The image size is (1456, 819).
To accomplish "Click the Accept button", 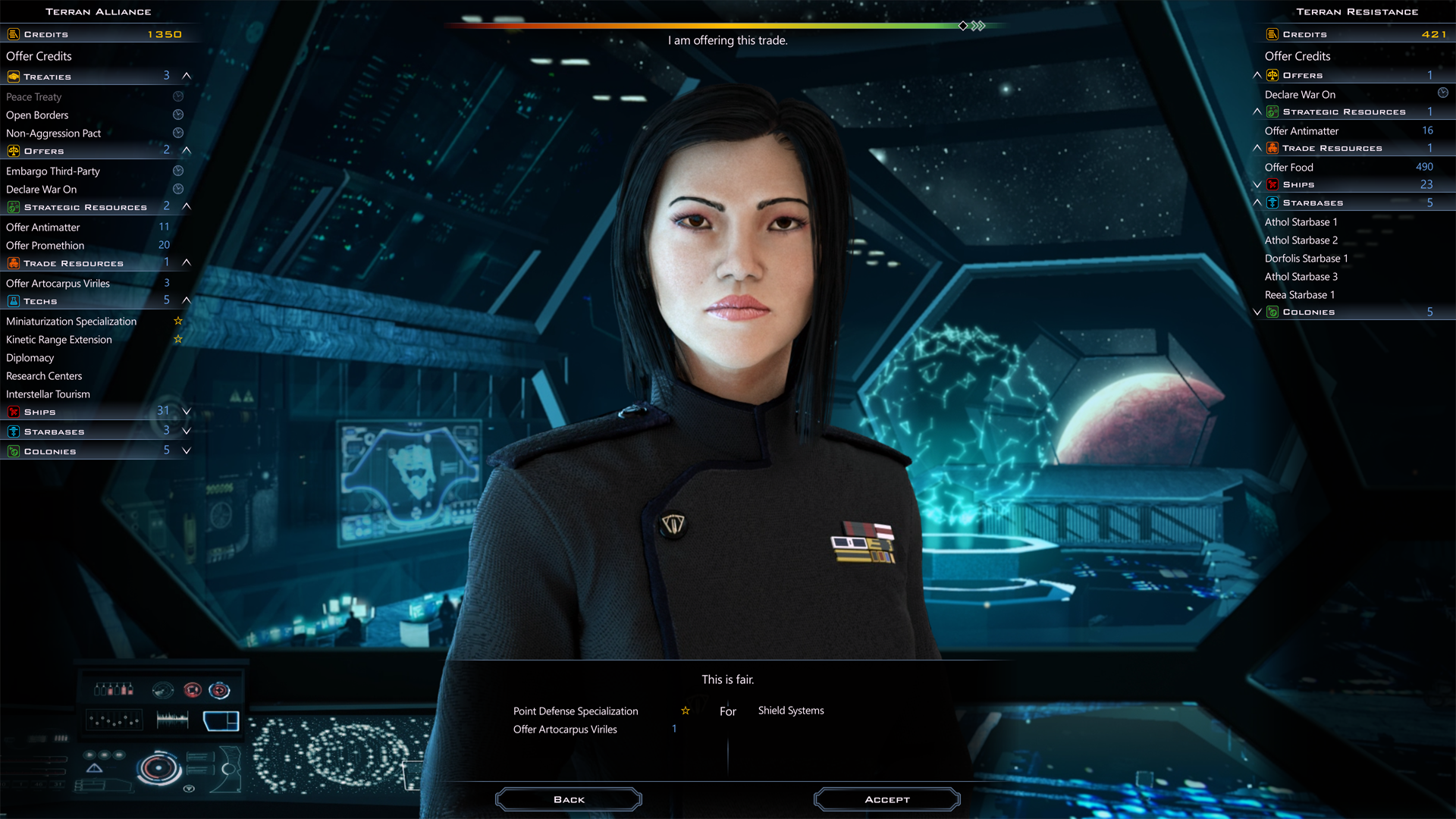I will tap(886, 799).
